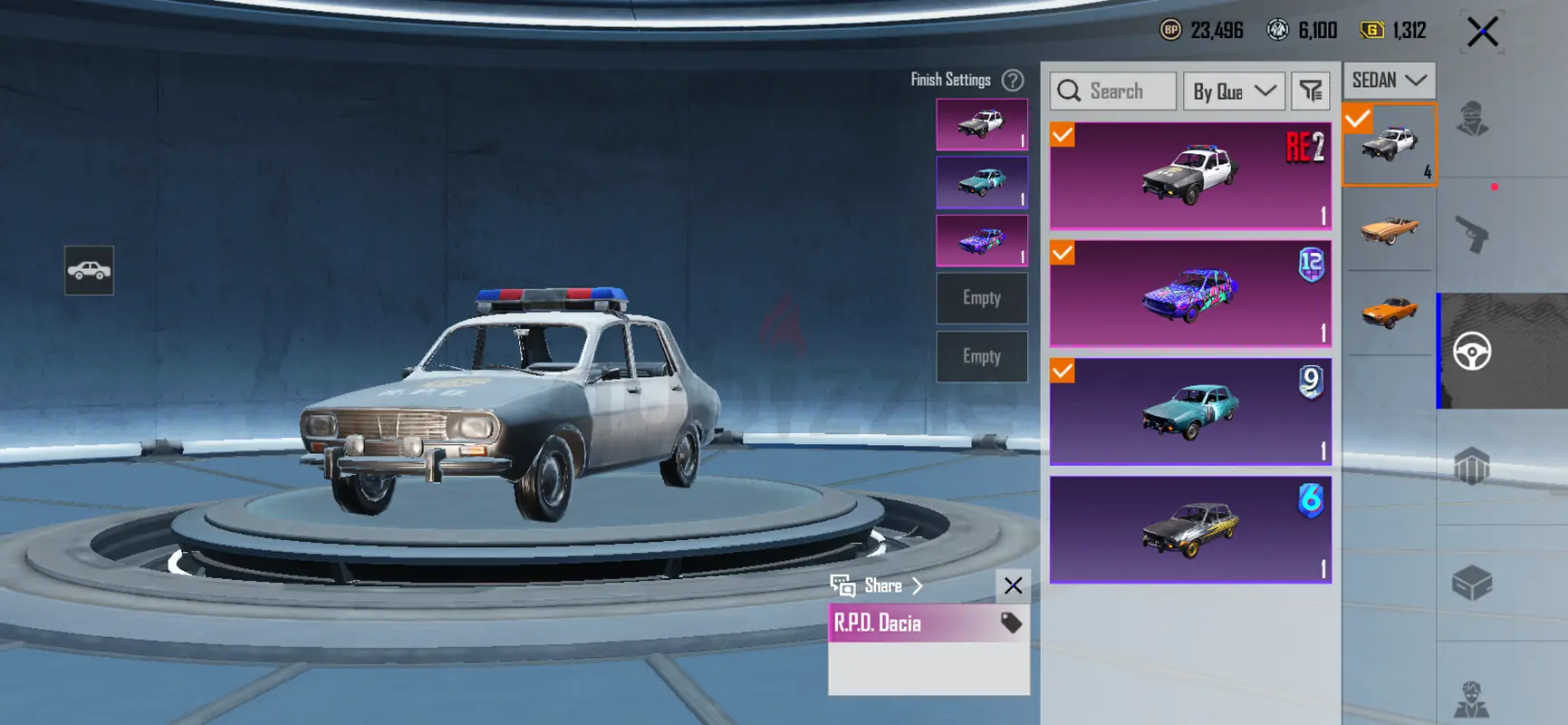
Task: Expand the SEDAN vehicle type dropdown
Action: coord(1389,81)
